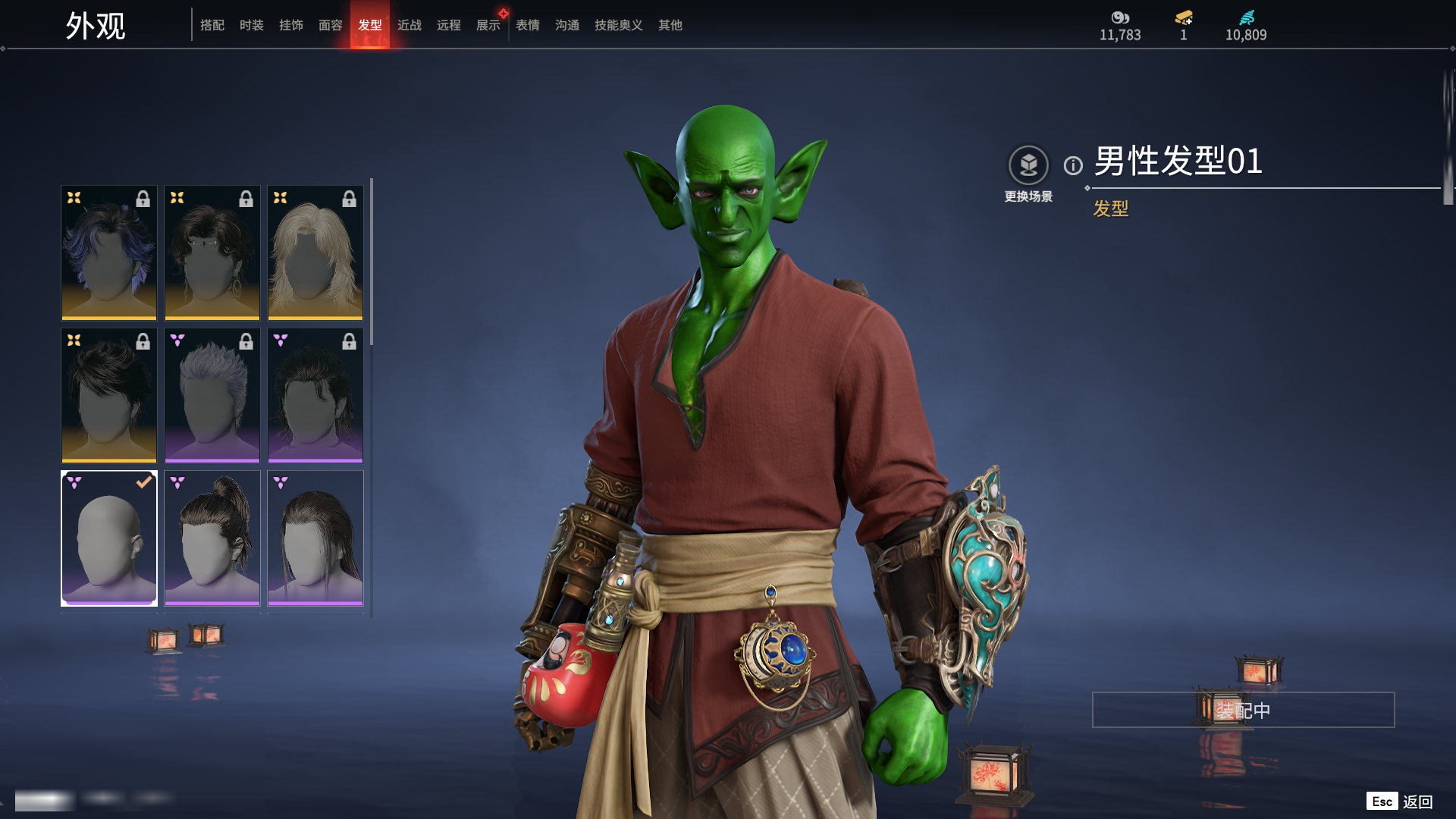
Task: Click the 装配中 equip button
Action: 1243,710
